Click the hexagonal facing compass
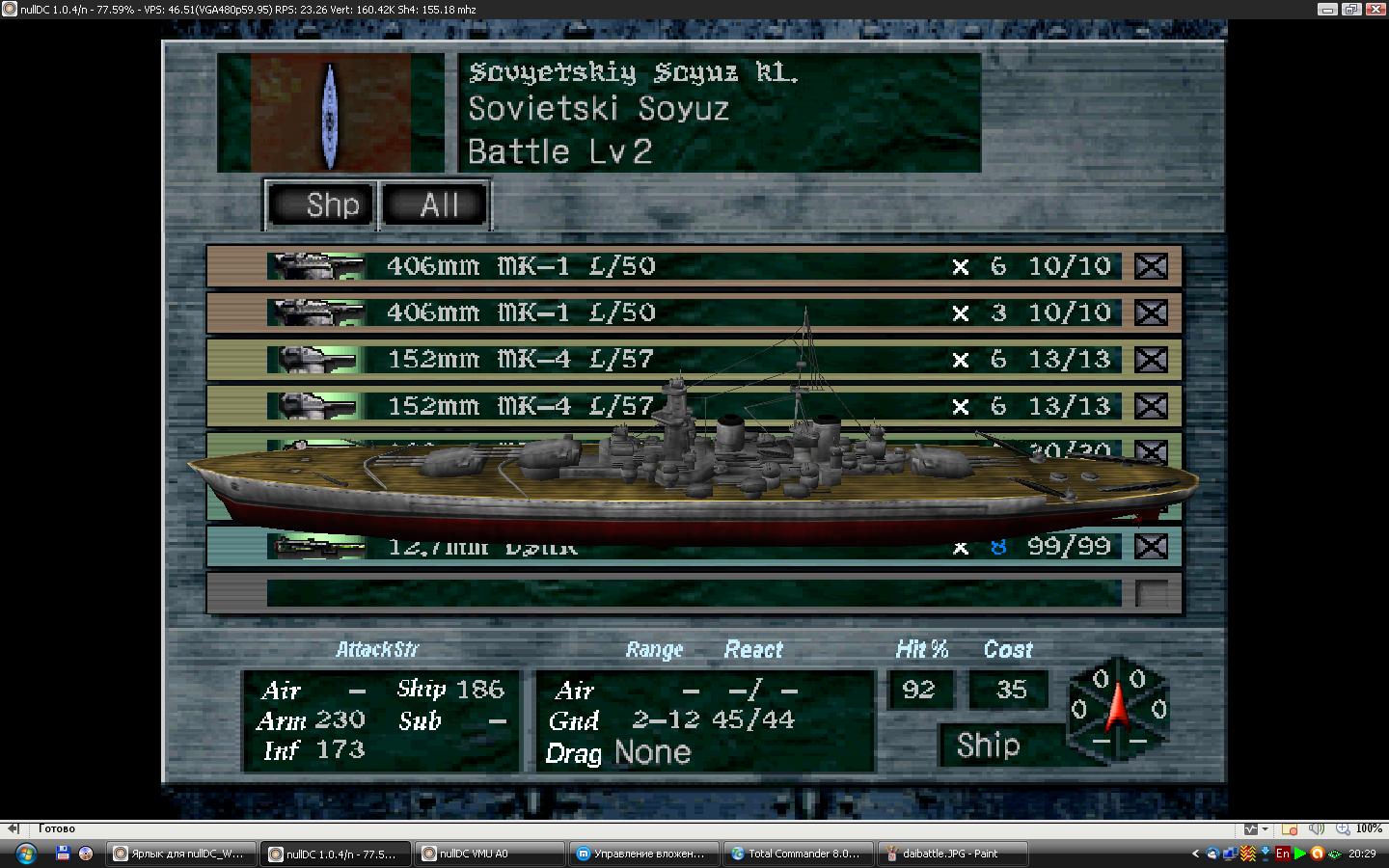The image size is (1389, 868). [x=1118, y=709]
